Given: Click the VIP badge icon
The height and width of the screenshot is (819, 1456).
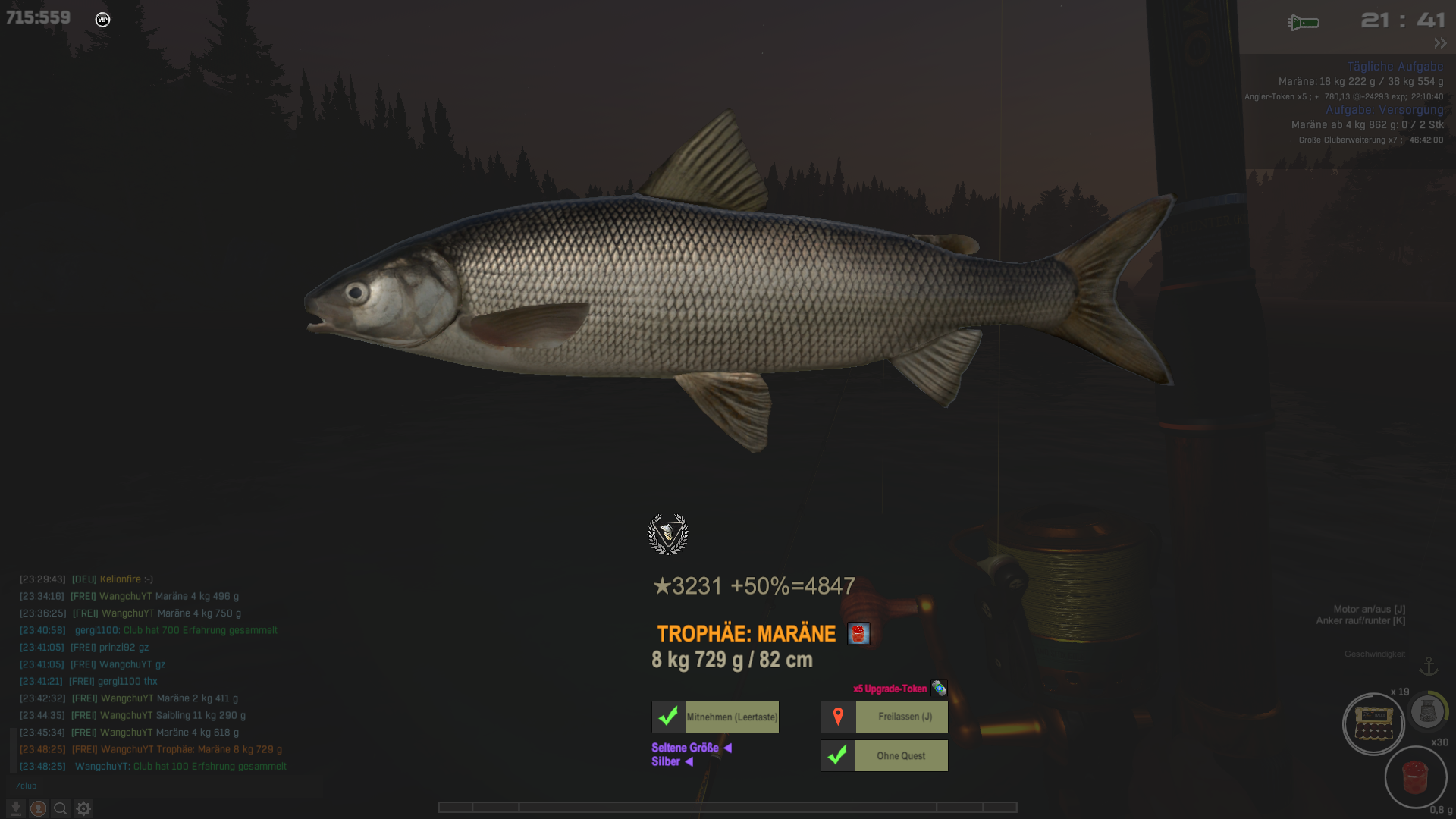Looking at the screenshot, I should coord(103,20).
